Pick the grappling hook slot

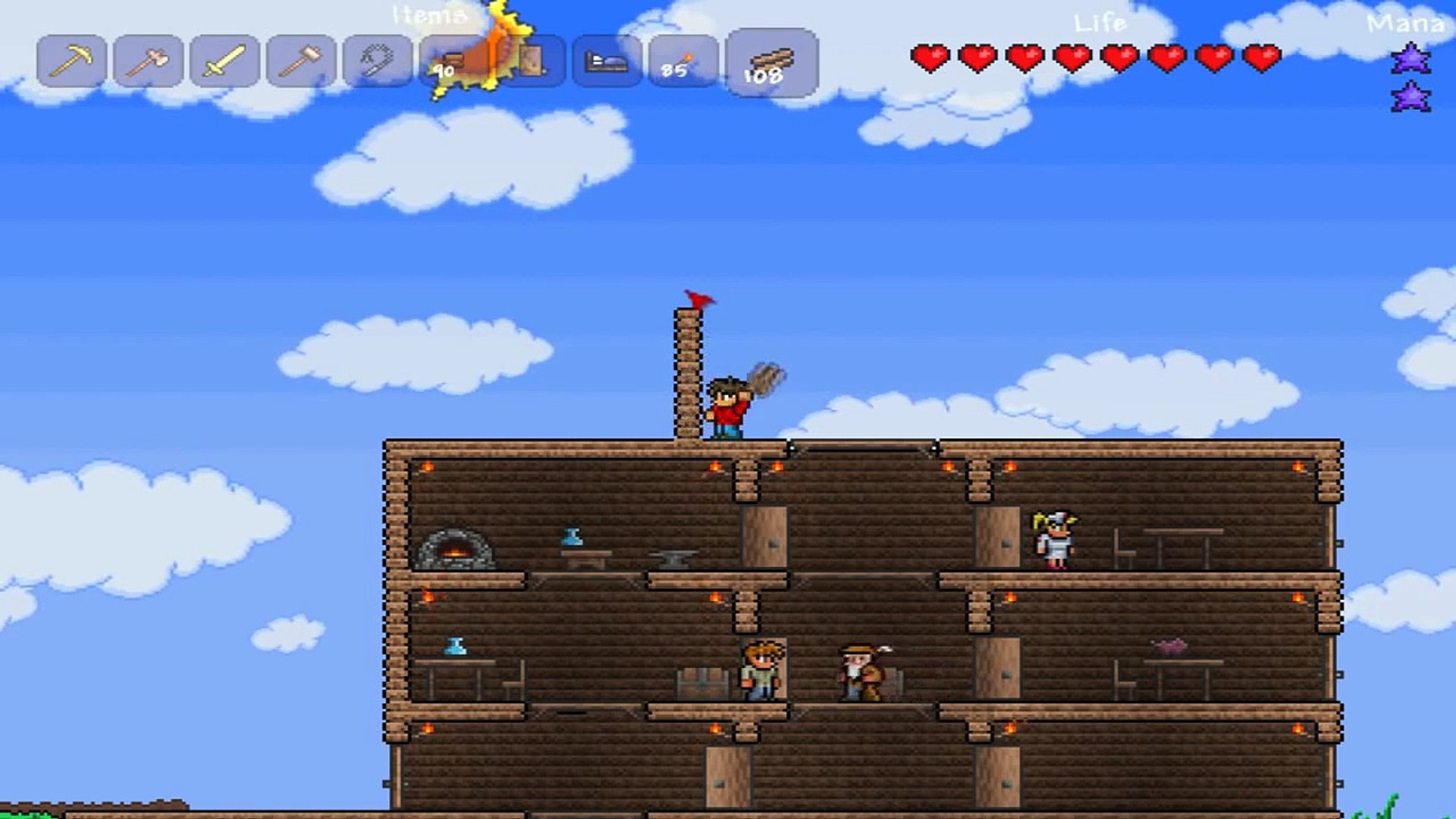(x=378, y=61)
